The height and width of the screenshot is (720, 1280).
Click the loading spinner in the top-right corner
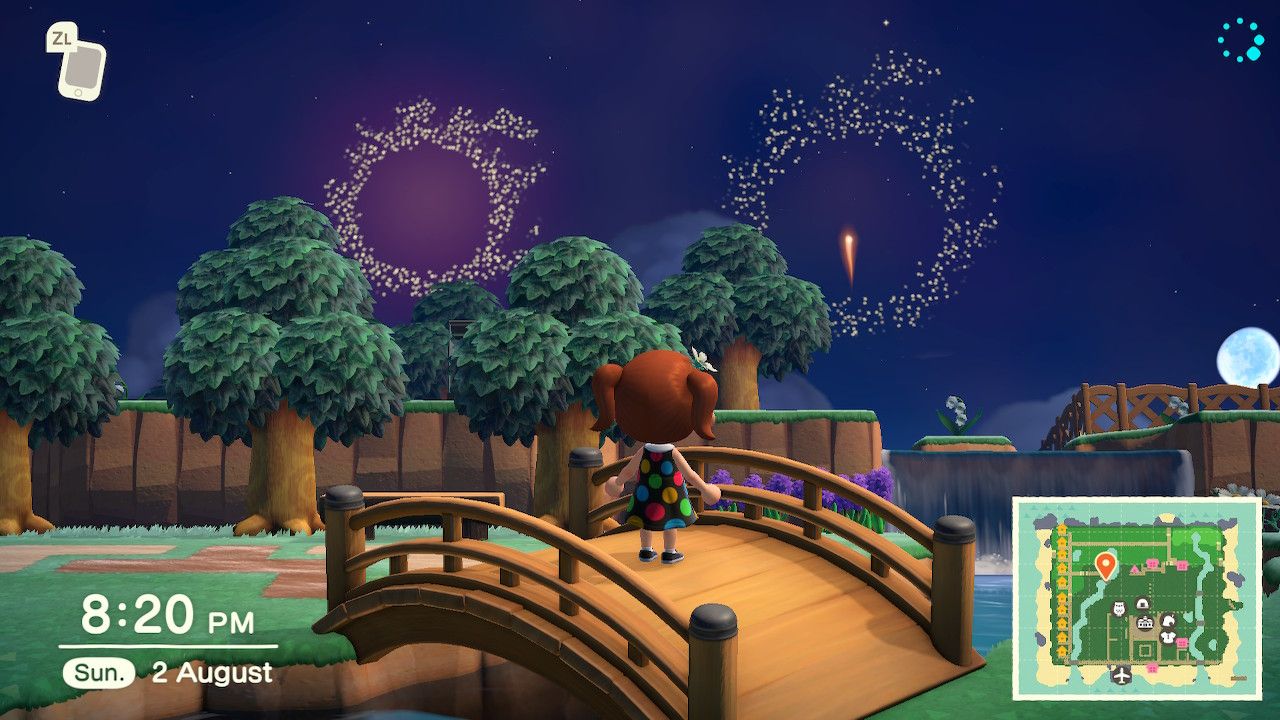click(1240, 40)
